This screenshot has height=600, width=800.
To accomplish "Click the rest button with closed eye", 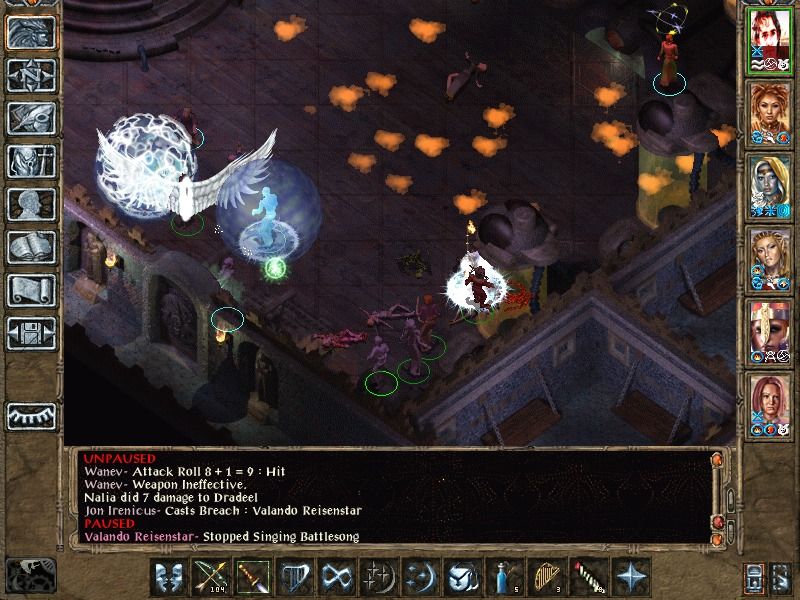I will pyautogui.click(x=31, y=415).
